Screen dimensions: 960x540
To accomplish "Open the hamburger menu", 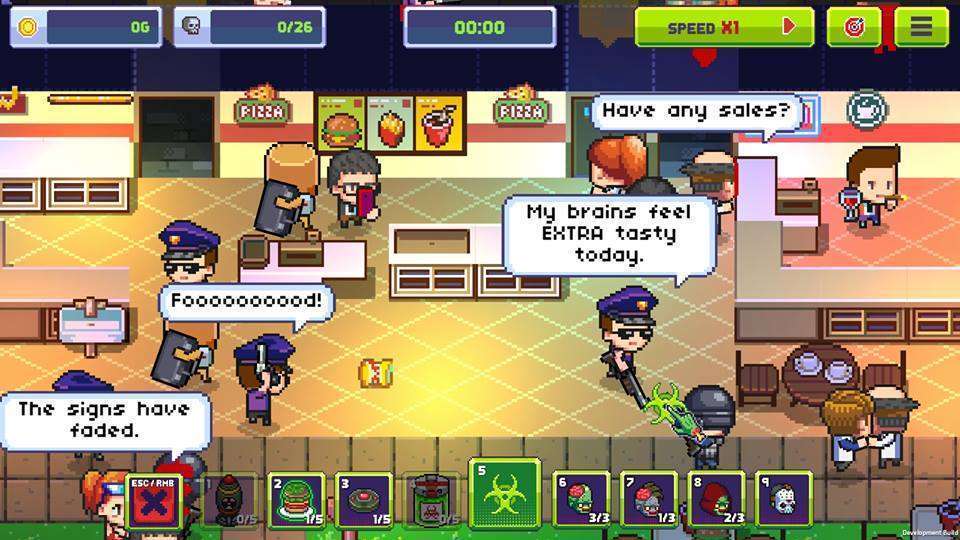I will coord(921,27).
